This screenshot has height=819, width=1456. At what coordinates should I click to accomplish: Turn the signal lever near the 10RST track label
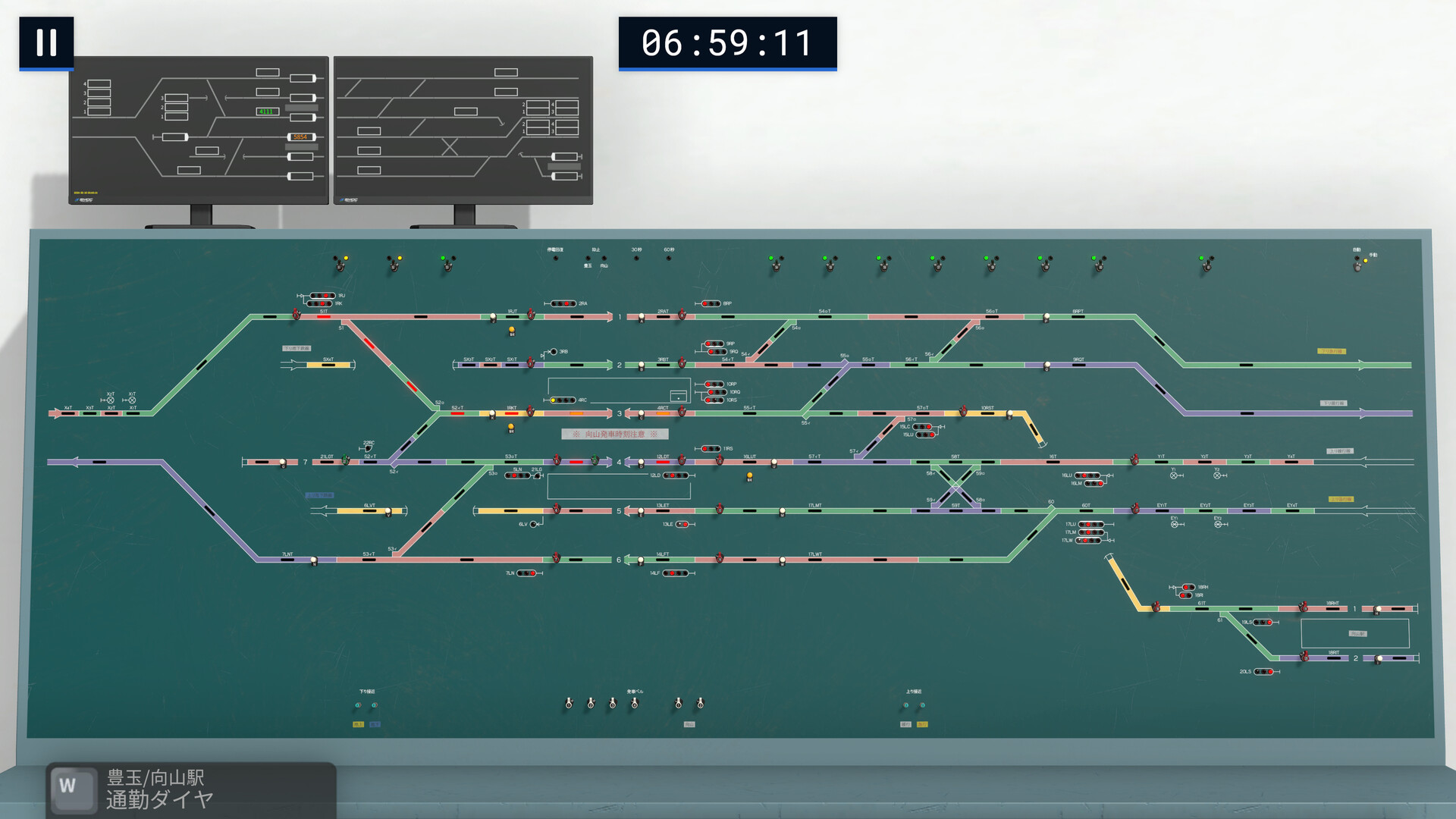(x=964, y=411)
